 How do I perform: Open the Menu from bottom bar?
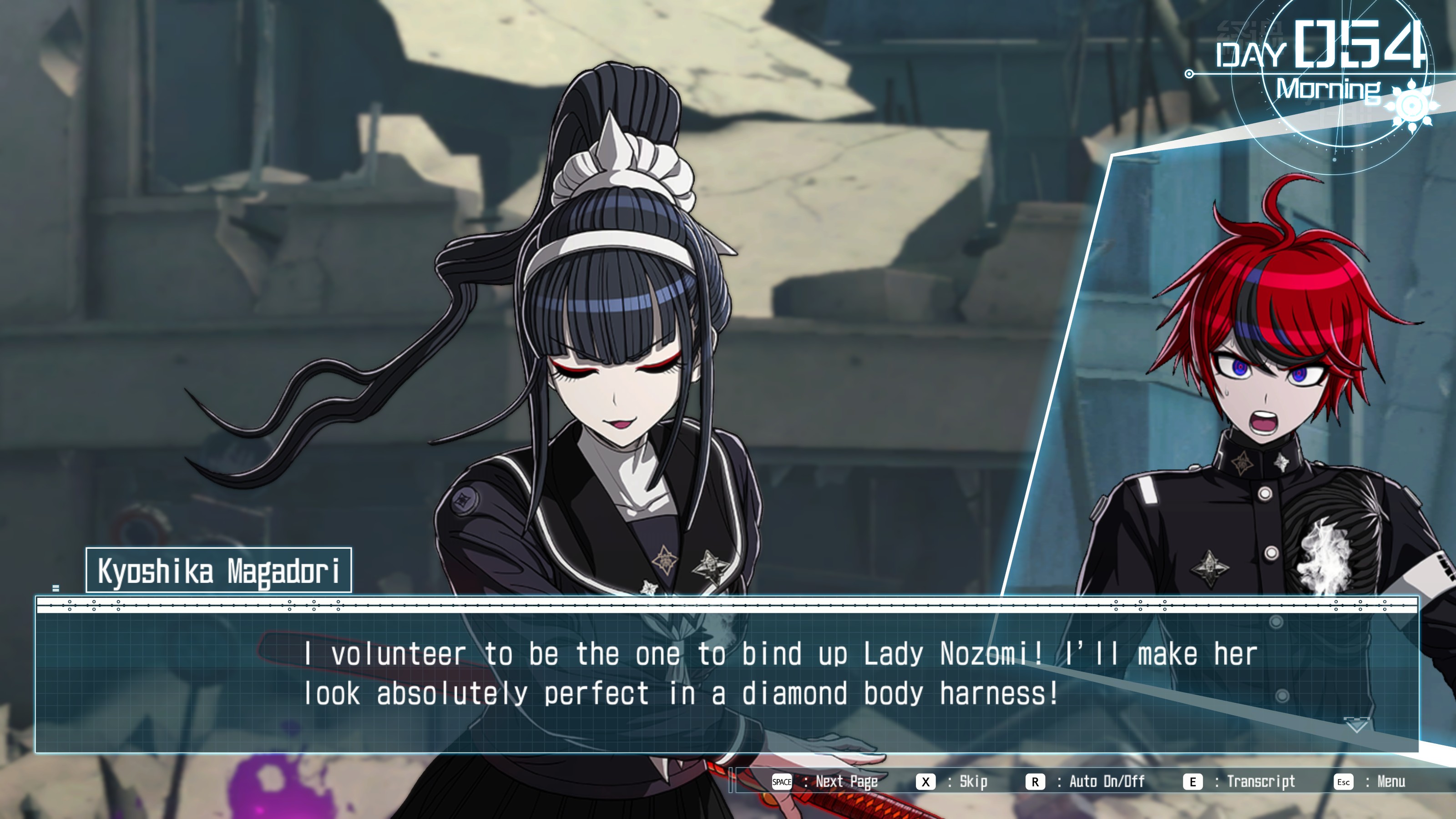tap(1370, 782)
